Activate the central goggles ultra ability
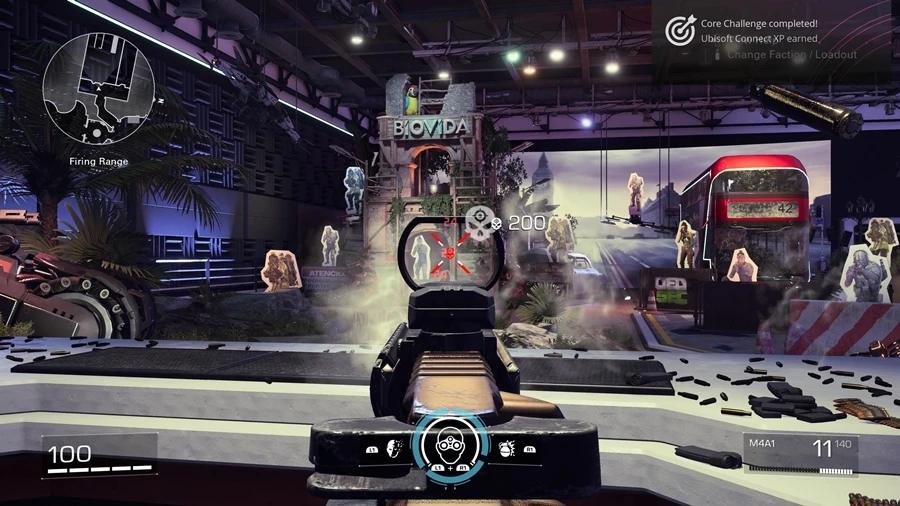 449,448
